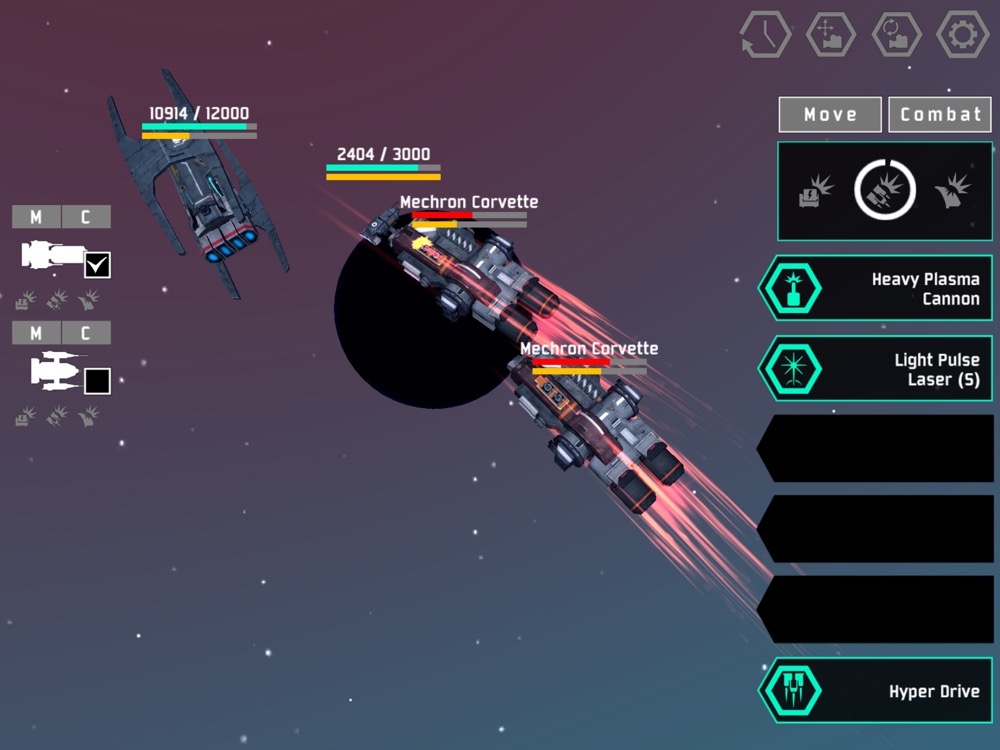Fire the Heavy Plasma Cannon

[x=875, y=288]
